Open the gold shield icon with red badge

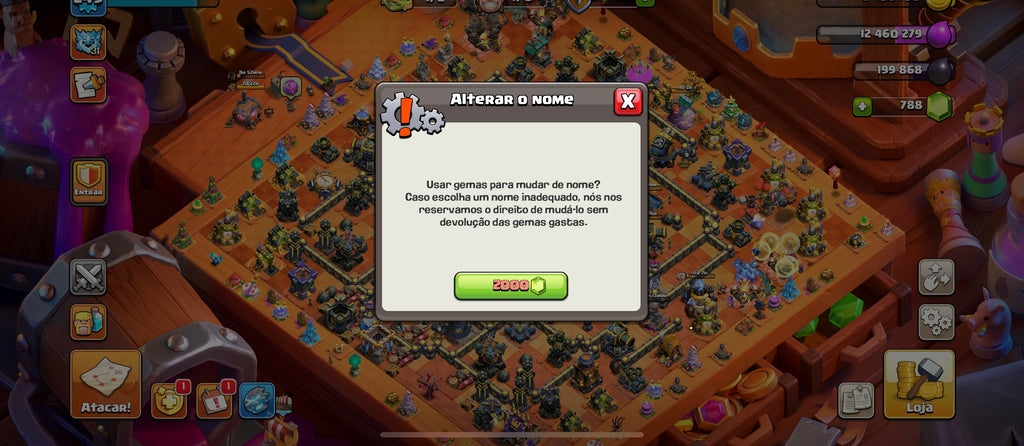coord(168,399)
